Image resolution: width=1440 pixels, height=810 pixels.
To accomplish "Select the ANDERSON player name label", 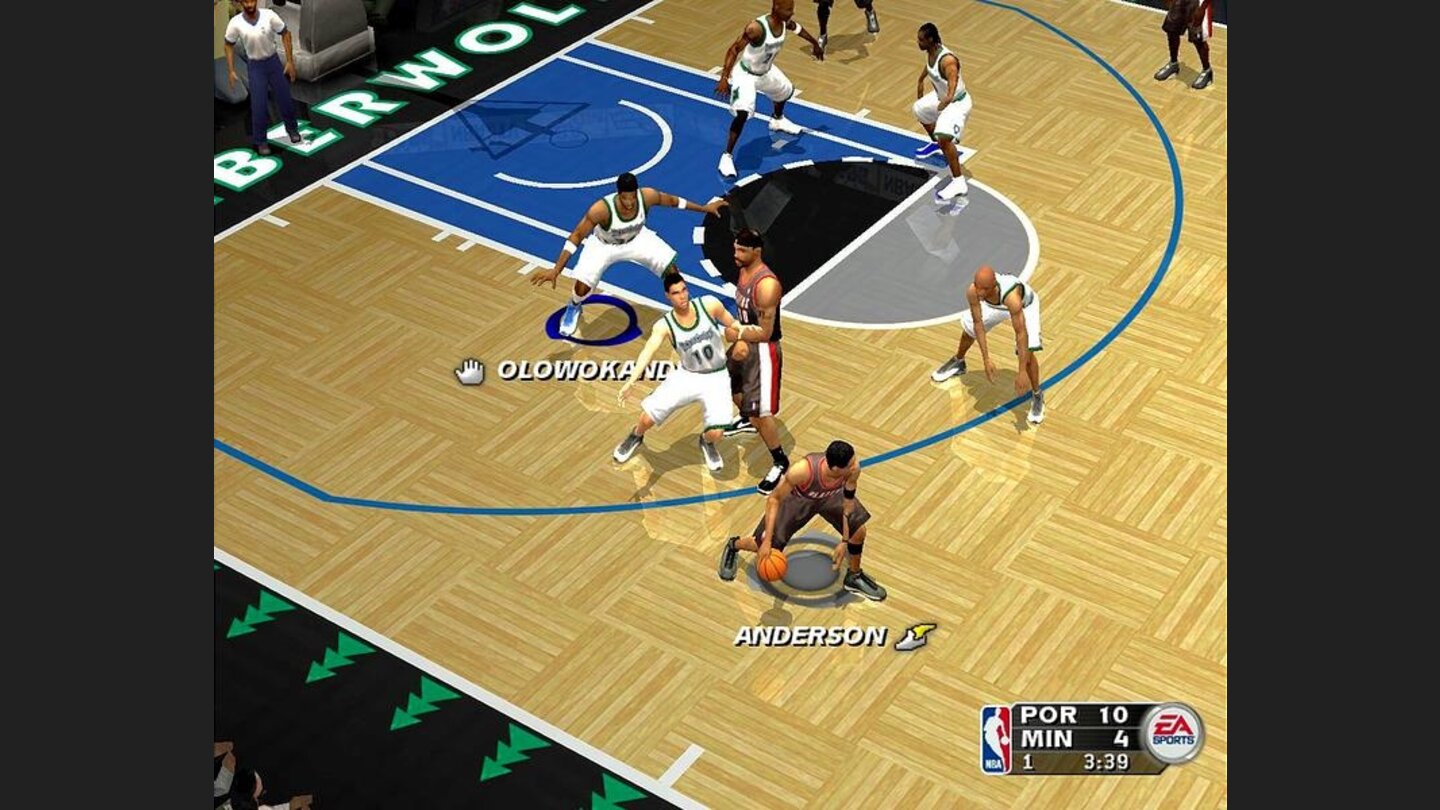I will 810,636.
